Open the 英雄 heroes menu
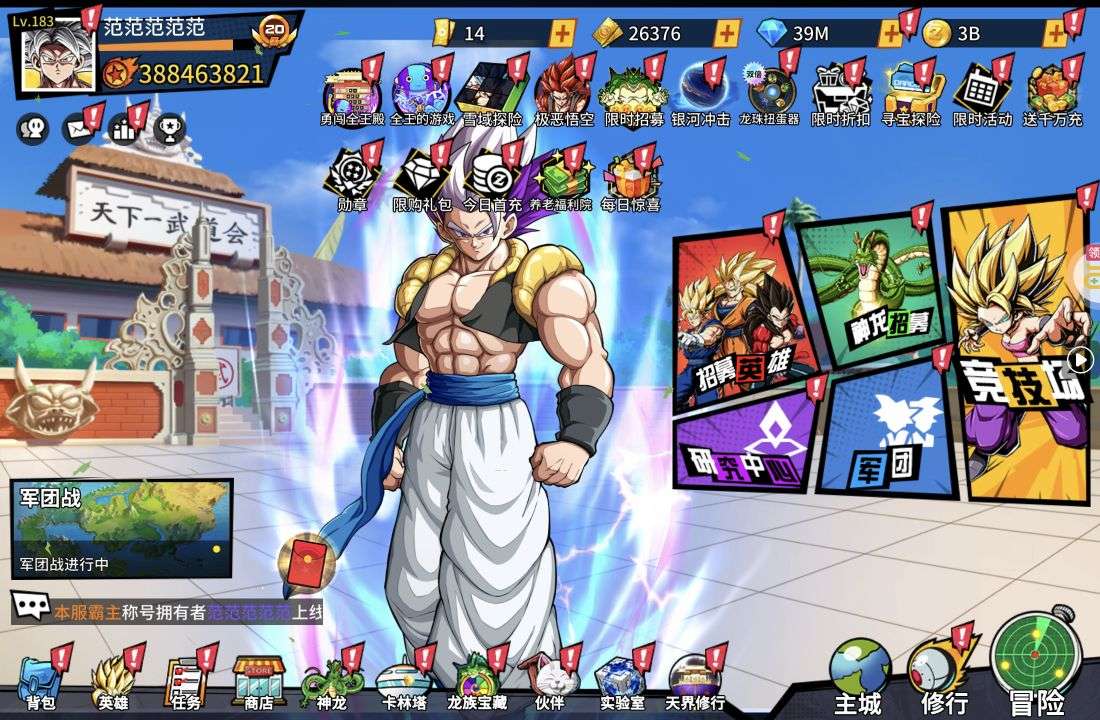The height and width of the screenshot is (720, 1100). coord(113,681)
